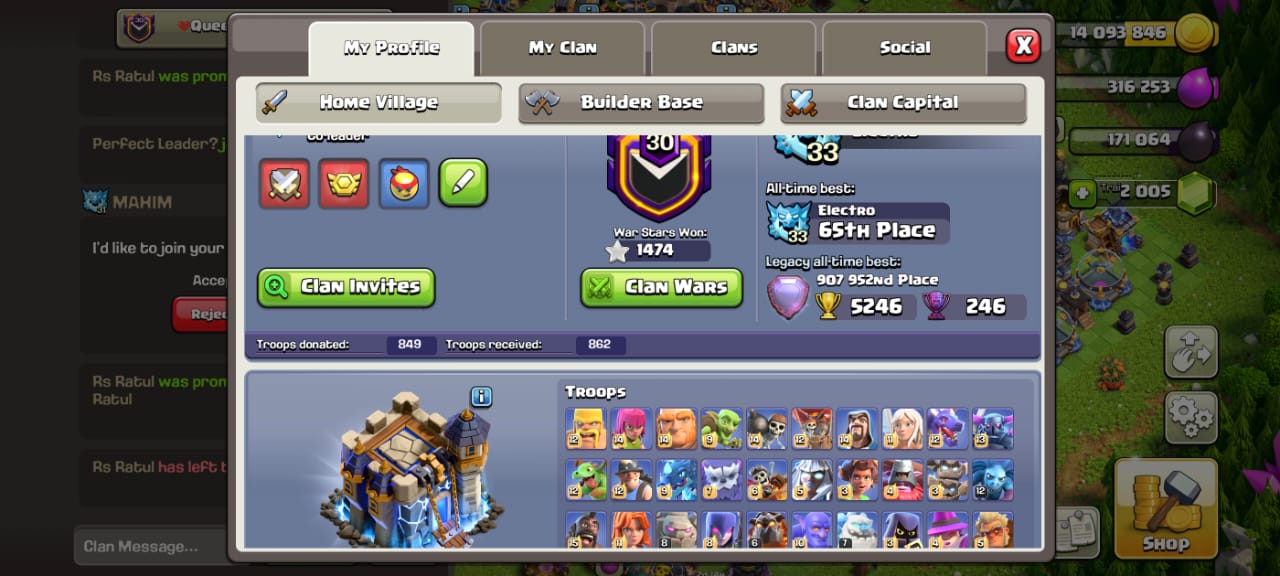The width and height of the screenshot is (1280, 576).
Task: Show the Builder Base profile
Action: (641, 103)
